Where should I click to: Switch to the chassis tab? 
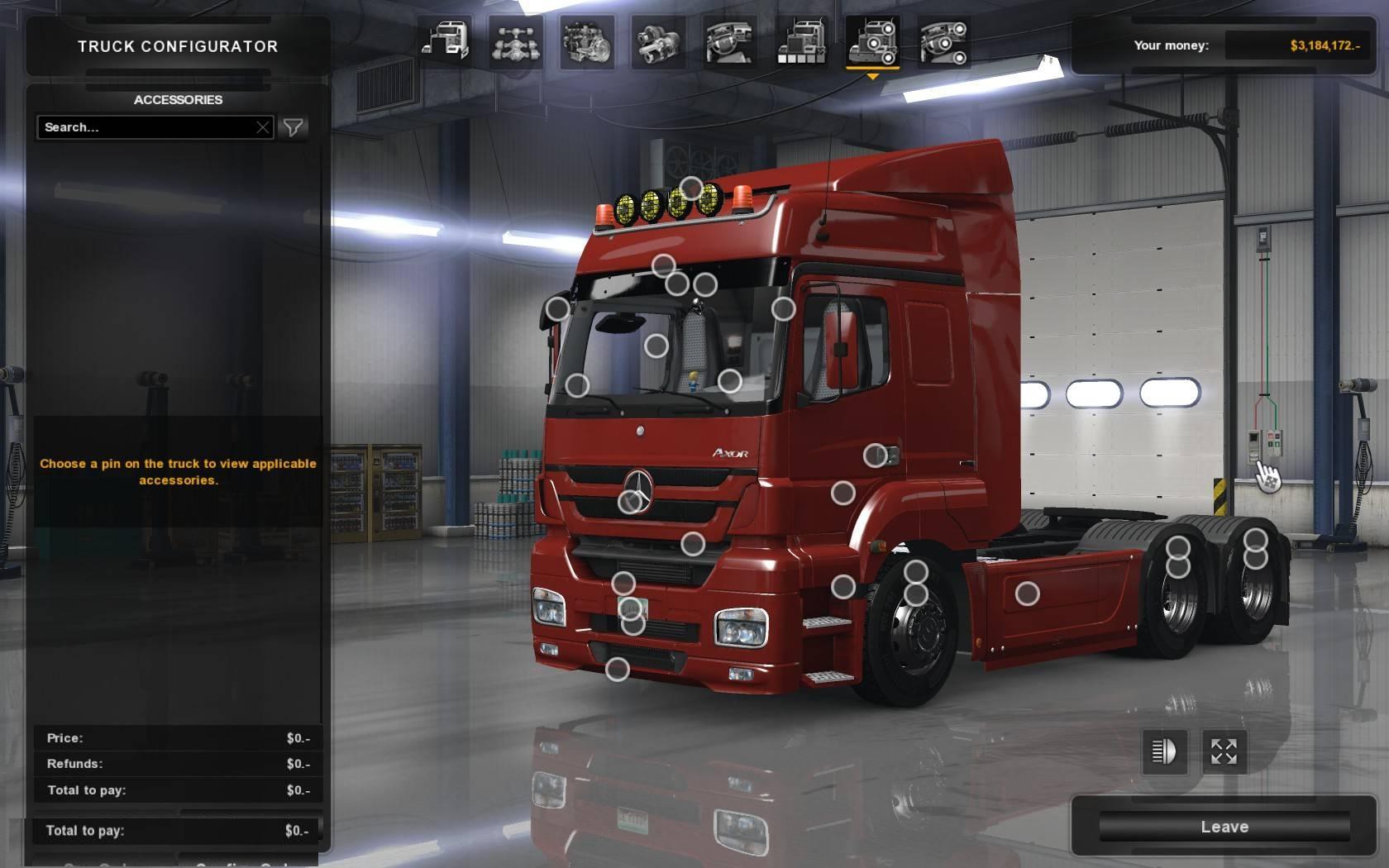(516, 41)
